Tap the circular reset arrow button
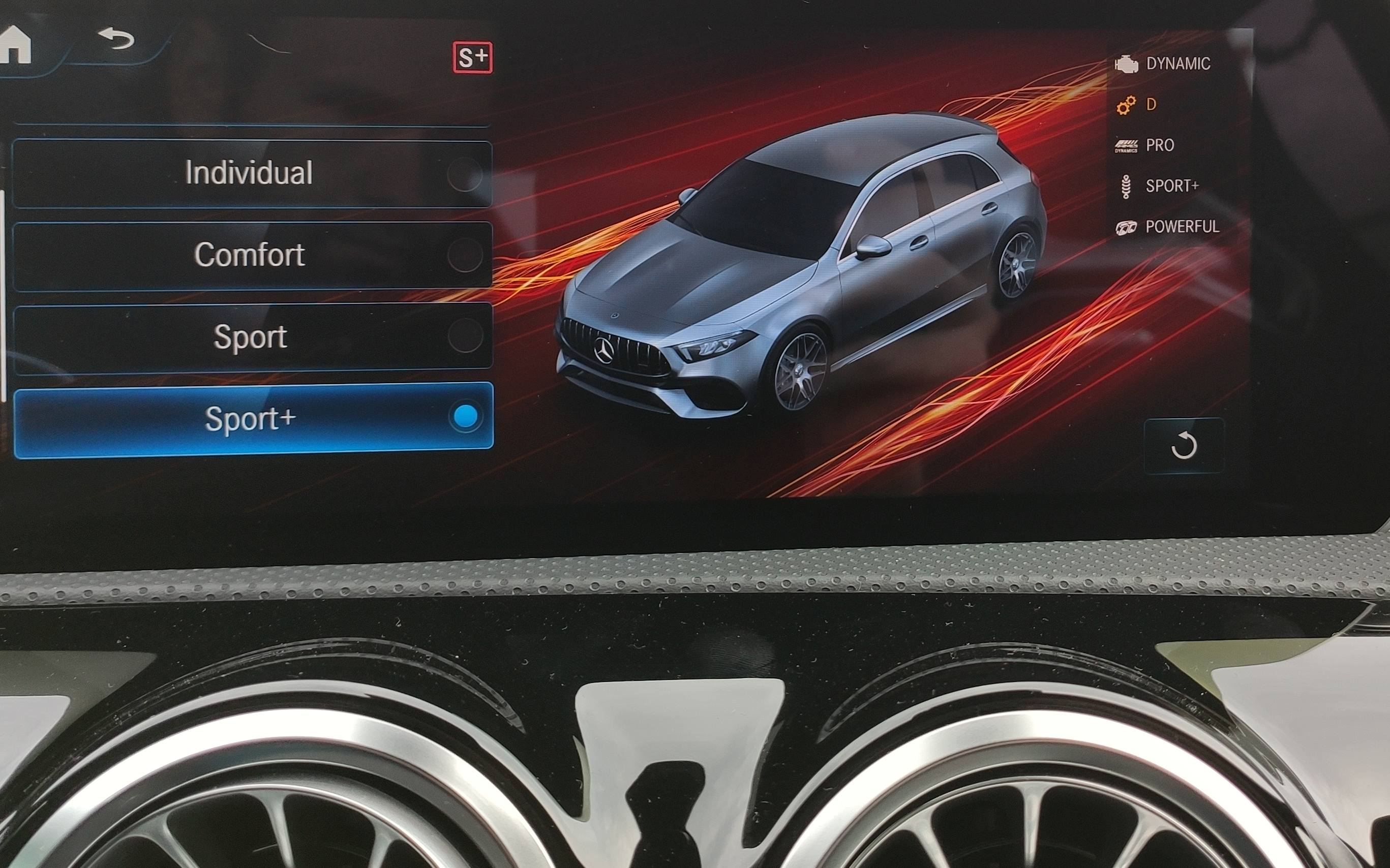Screen dimensions: 1390x868 point(1183,446)
